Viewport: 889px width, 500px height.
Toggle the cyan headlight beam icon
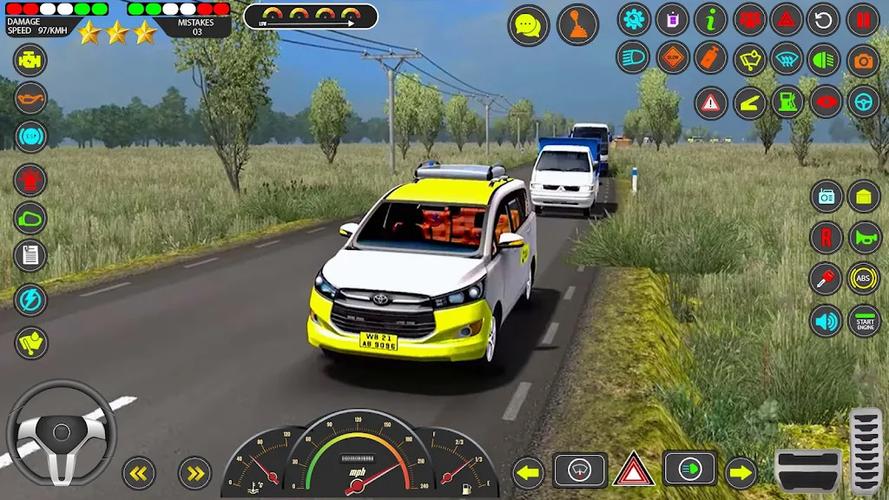[633, 57]
